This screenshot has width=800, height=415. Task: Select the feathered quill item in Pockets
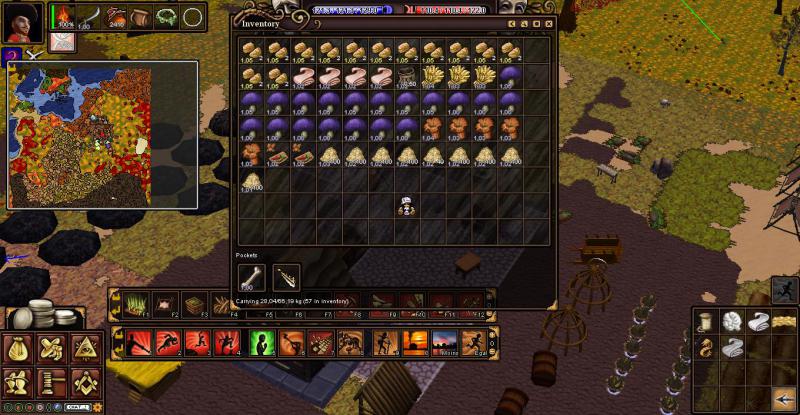286,278
